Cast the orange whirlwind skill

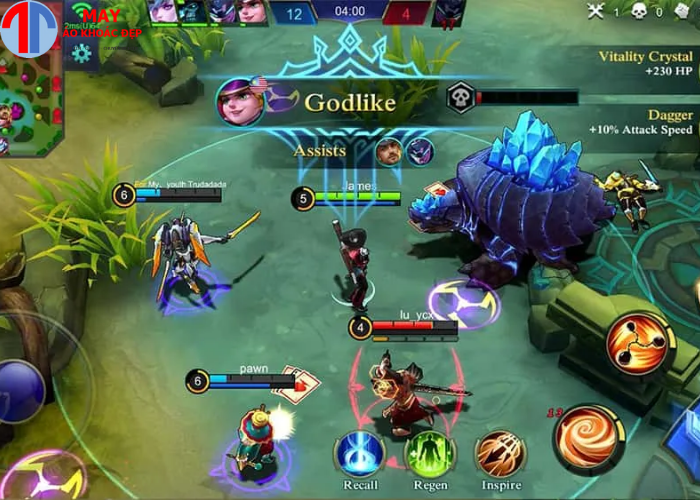(x=589, y=437)
